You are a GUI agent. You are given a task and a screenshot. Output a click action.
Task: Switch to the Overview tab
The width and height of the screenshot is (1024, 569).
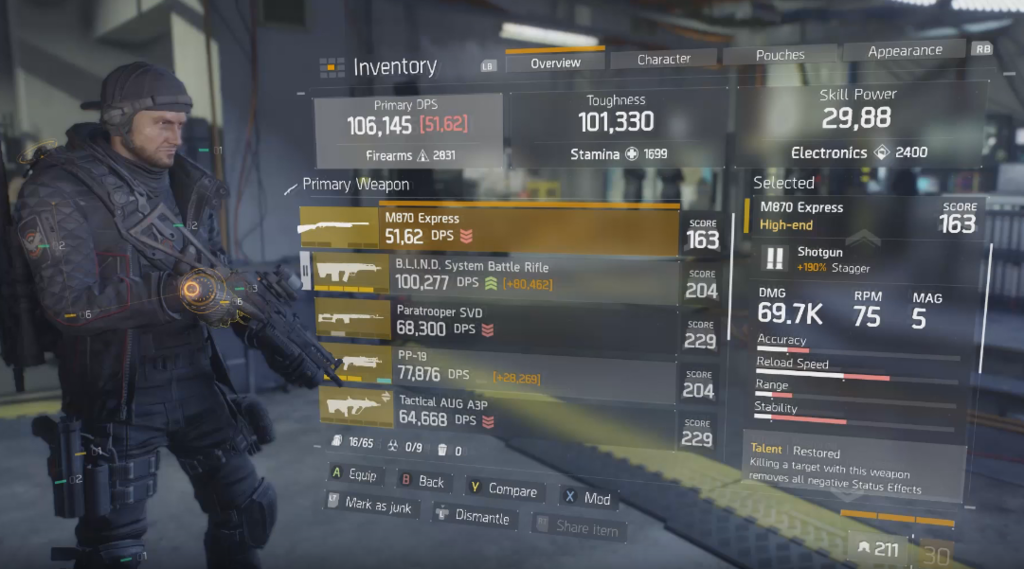(x=555, y=62)
